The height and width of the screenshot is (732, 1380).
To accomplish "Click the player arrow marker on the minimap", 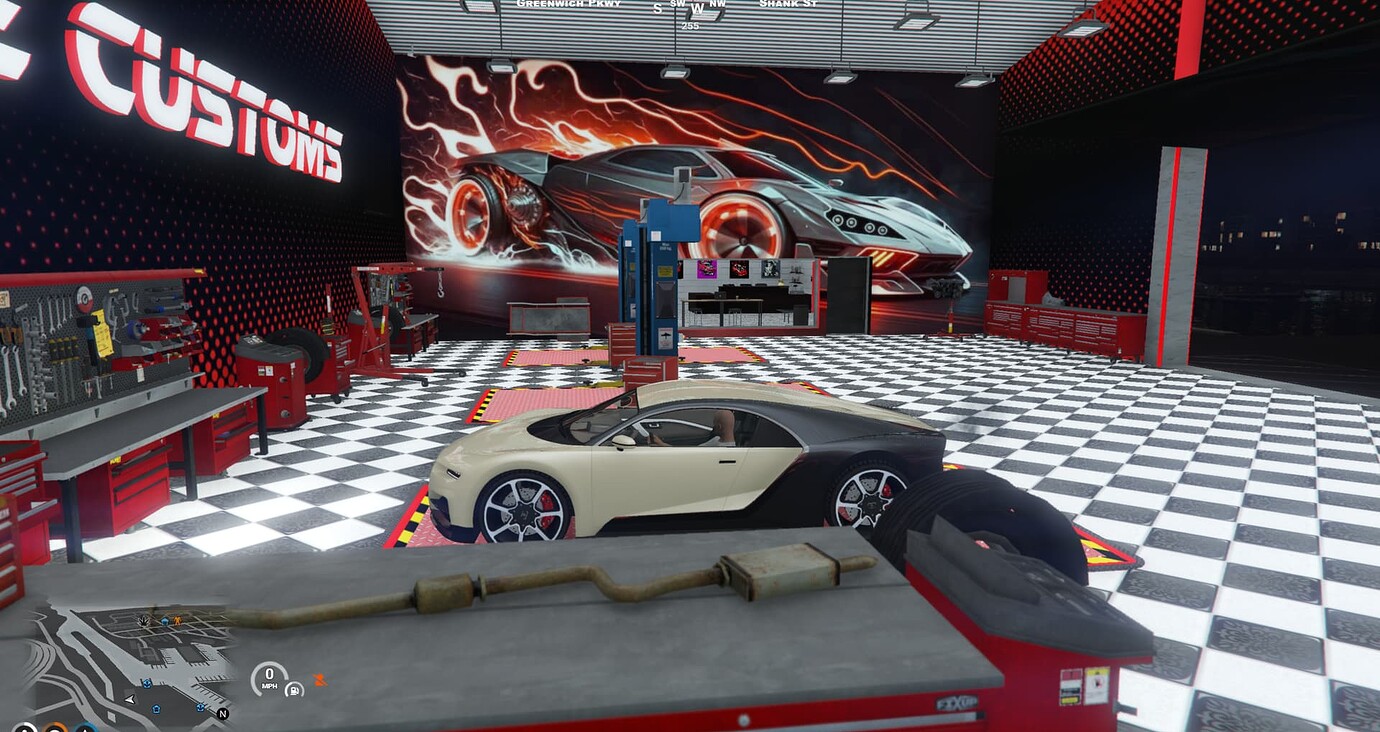I will tap(130, 699).
